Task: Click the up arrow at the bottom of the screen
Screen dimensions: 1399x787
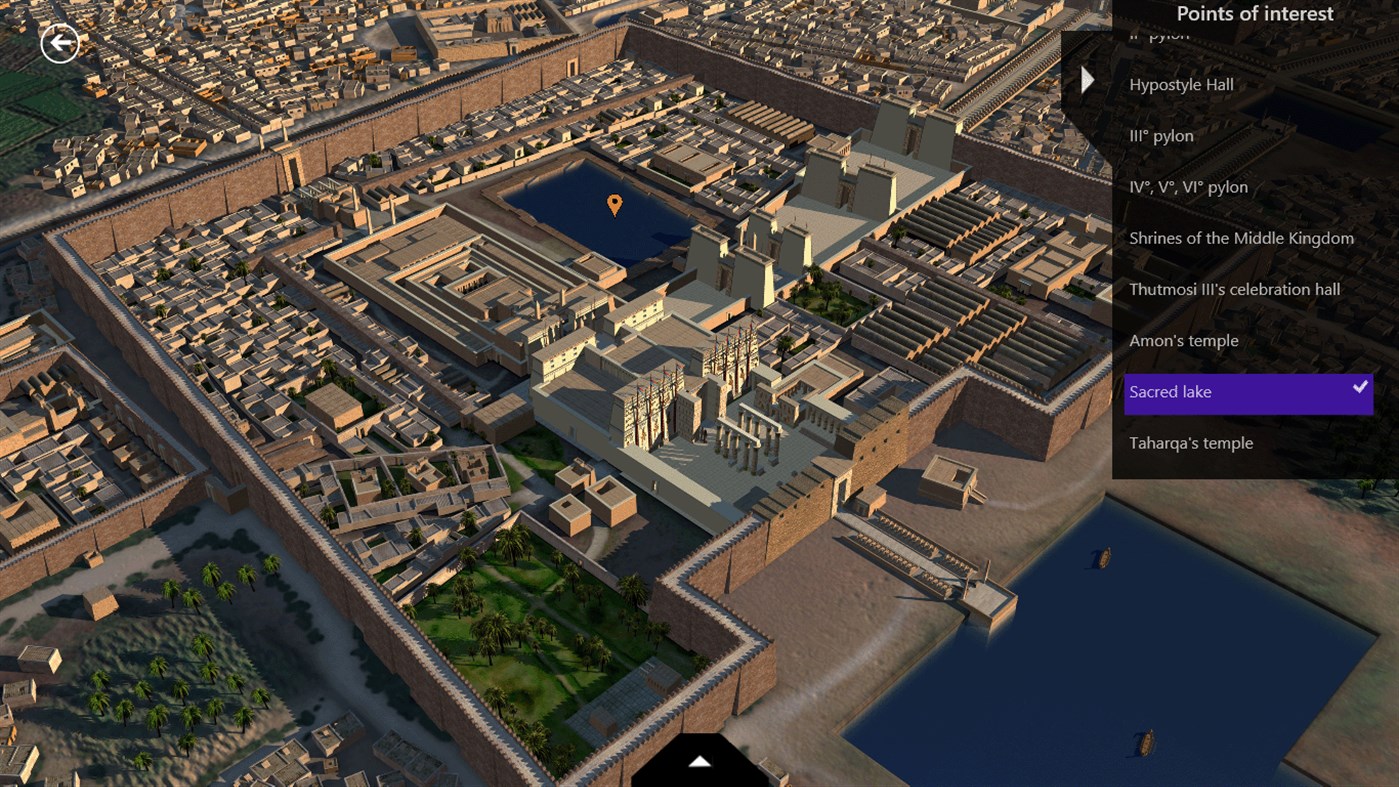Action: click(x=698, y=760)
